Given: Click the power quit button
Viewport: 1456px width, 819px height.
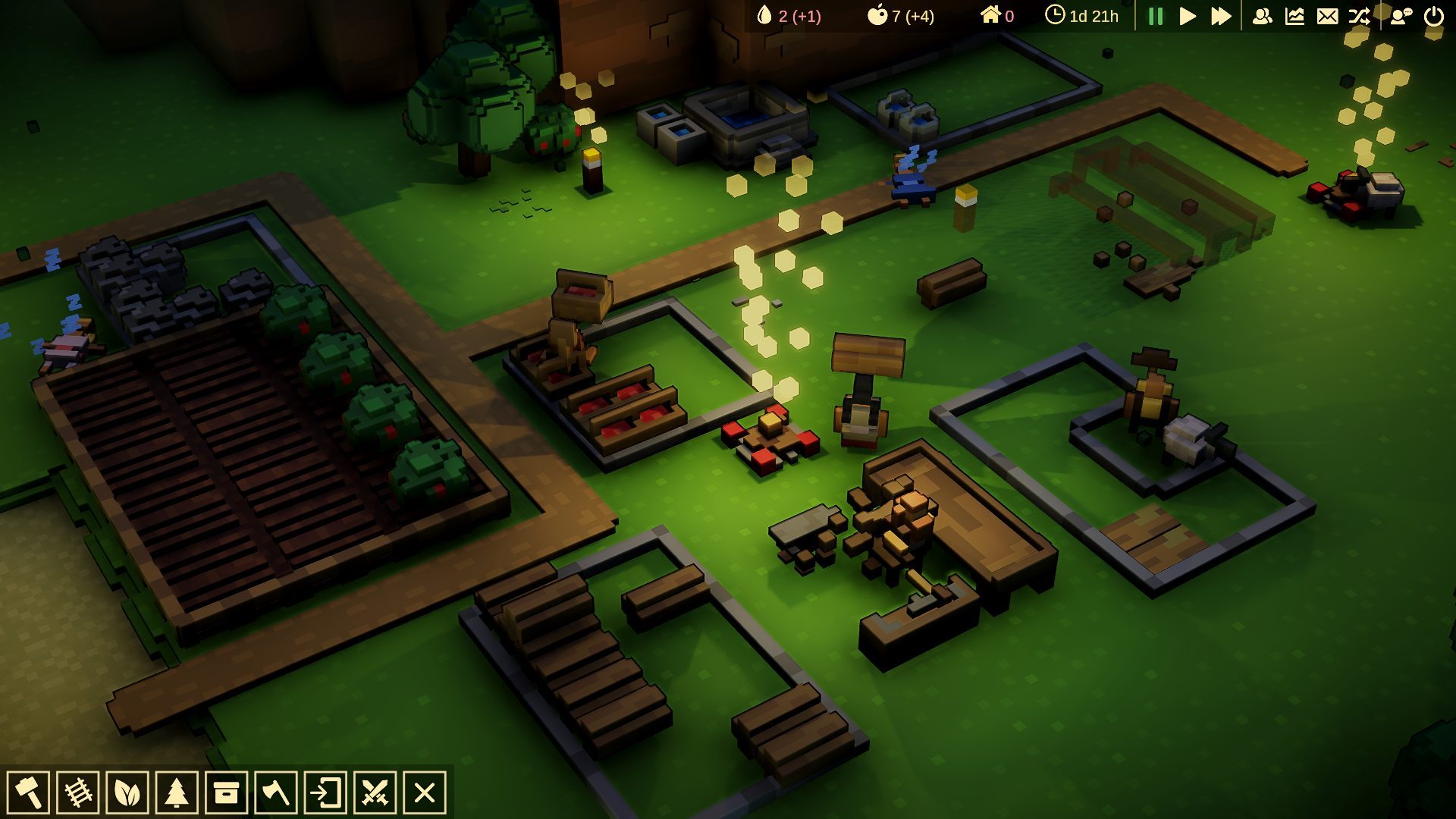Looking at the screenshot, I should 1434,16.
